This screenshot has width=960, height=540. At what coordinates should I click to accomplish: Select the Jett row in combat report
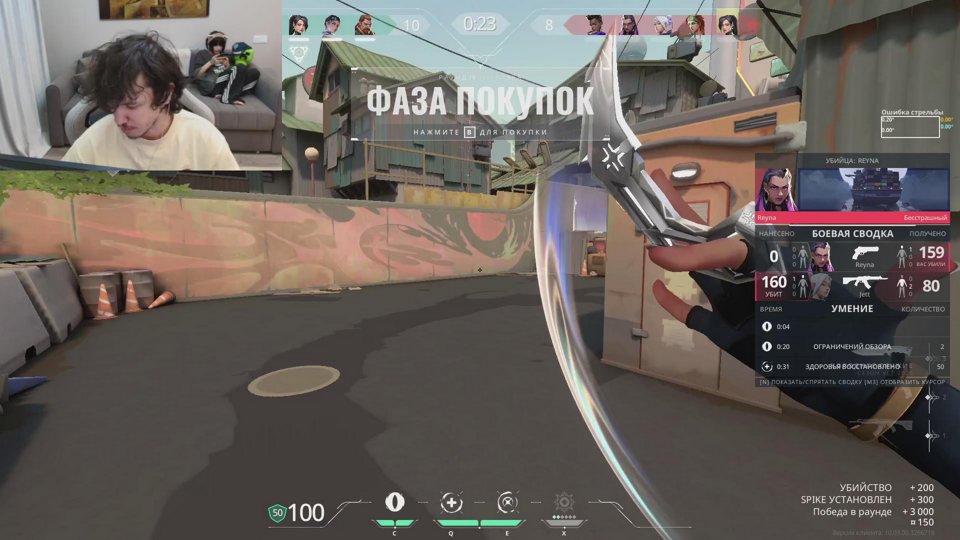(x=853, y=286)
